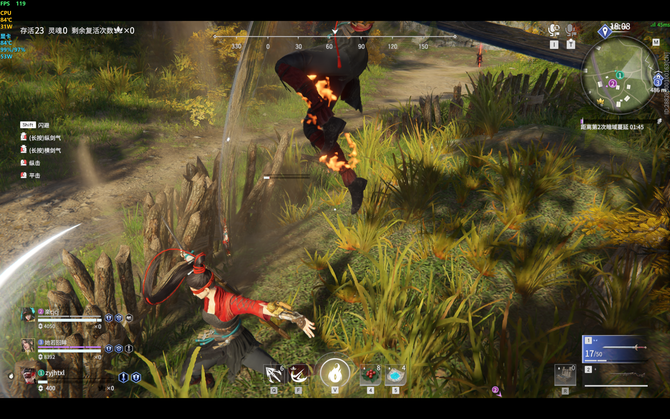Select the longsword weapon slot 1

point(620,348)
